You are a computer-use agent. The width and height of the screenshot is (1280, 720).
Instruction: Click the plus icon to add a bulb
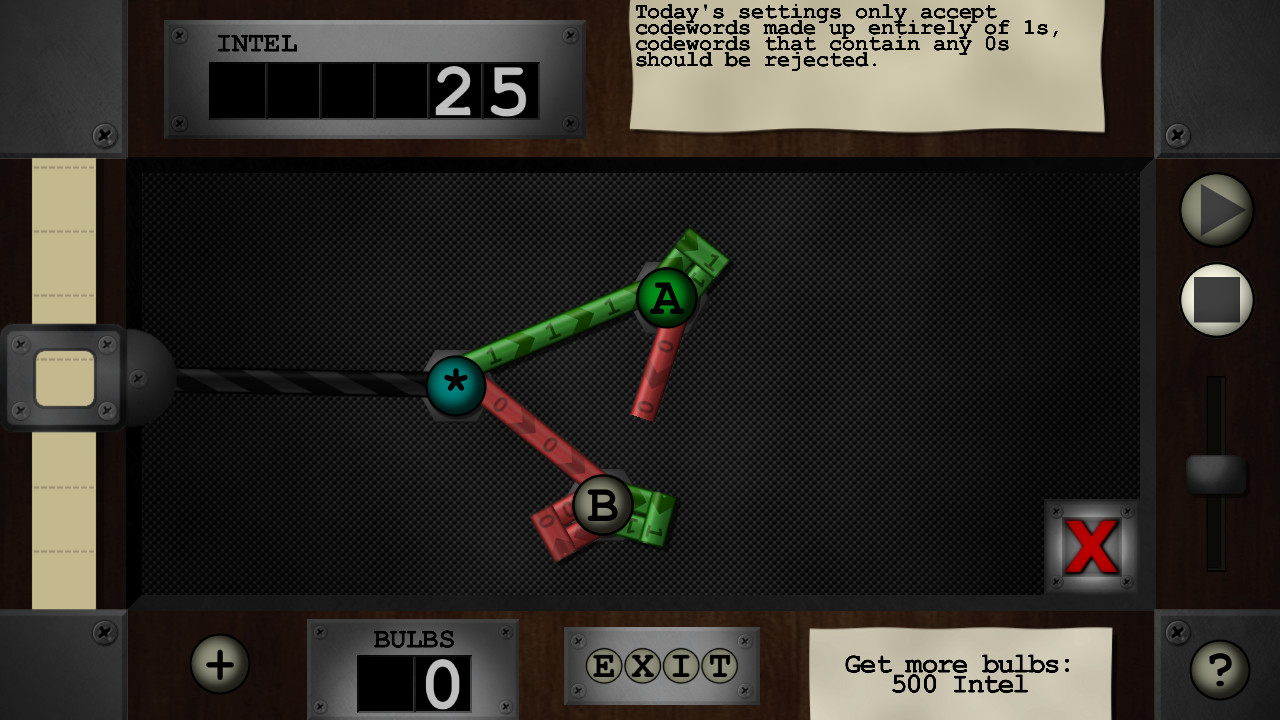tap(219, 663)
